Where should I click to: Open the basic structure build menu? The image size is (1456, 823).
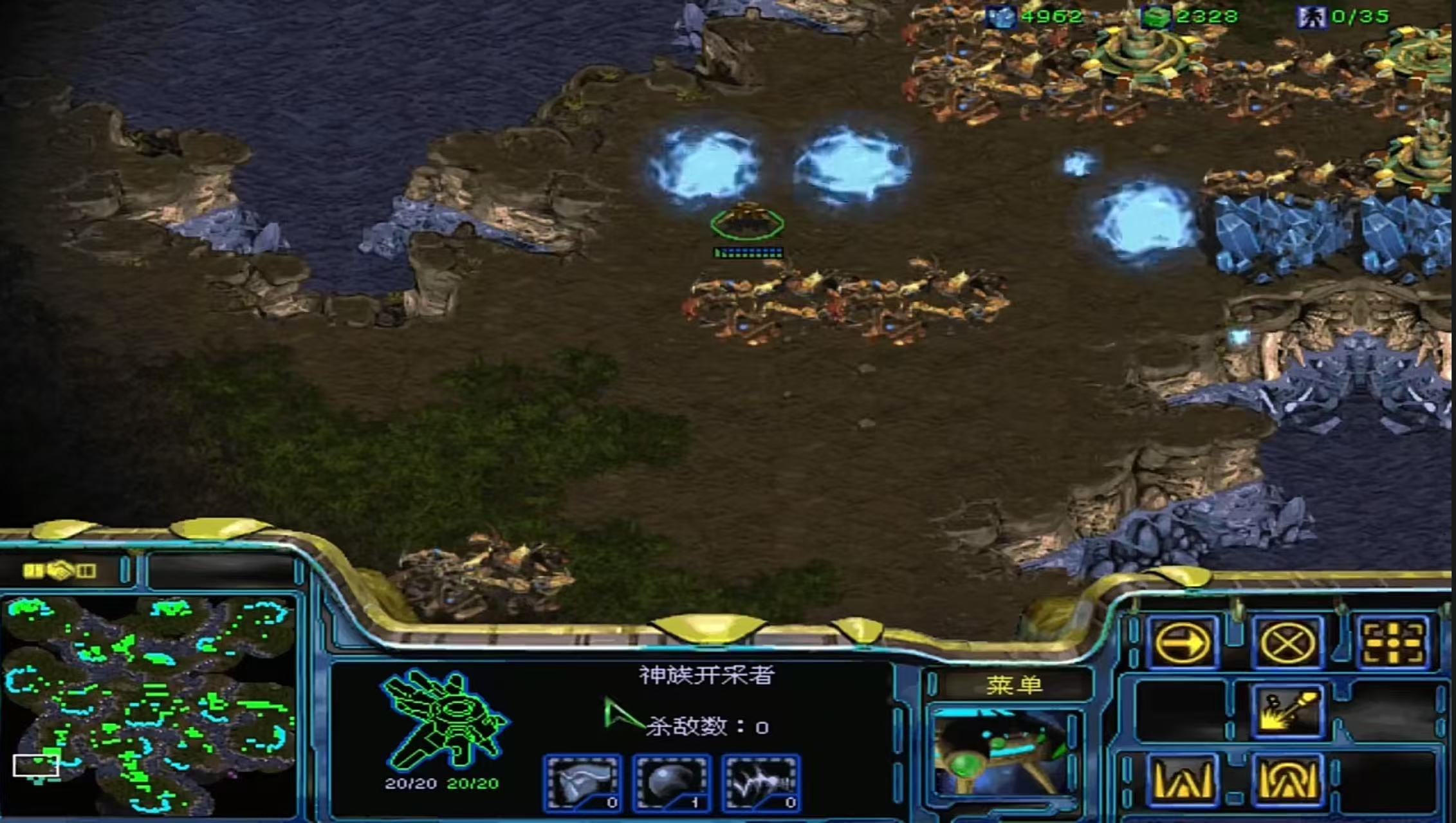pos(1182,780)
